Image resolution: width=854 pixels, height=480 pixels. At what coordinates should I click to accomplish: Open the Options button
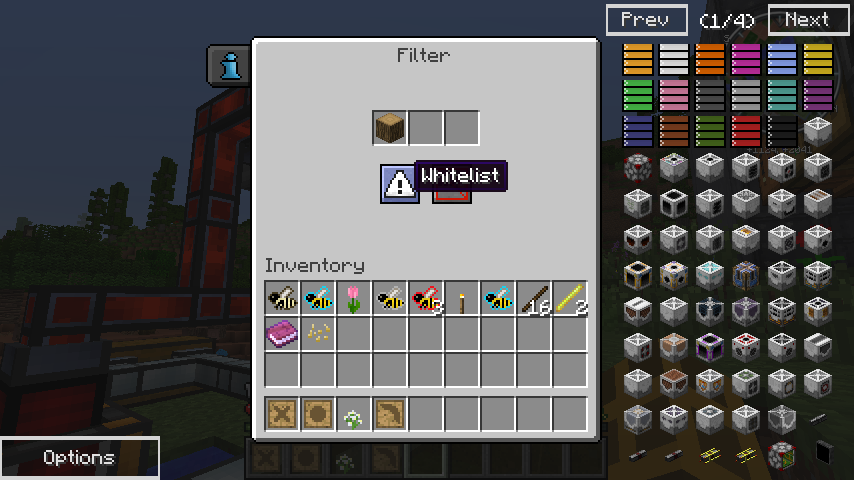79,458
